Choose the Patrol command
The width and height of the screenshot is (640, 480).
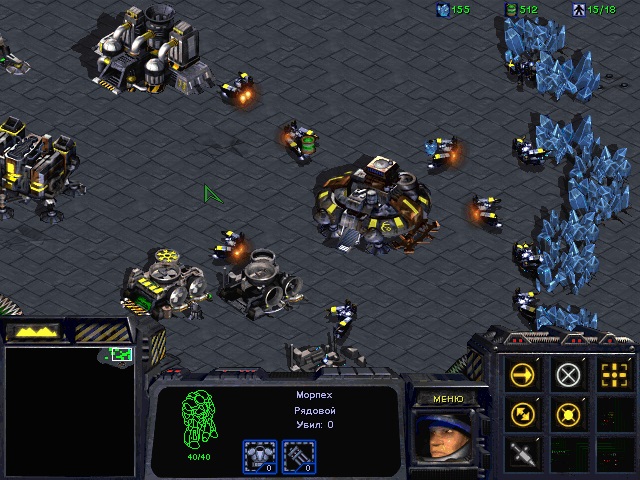[523, 413]
